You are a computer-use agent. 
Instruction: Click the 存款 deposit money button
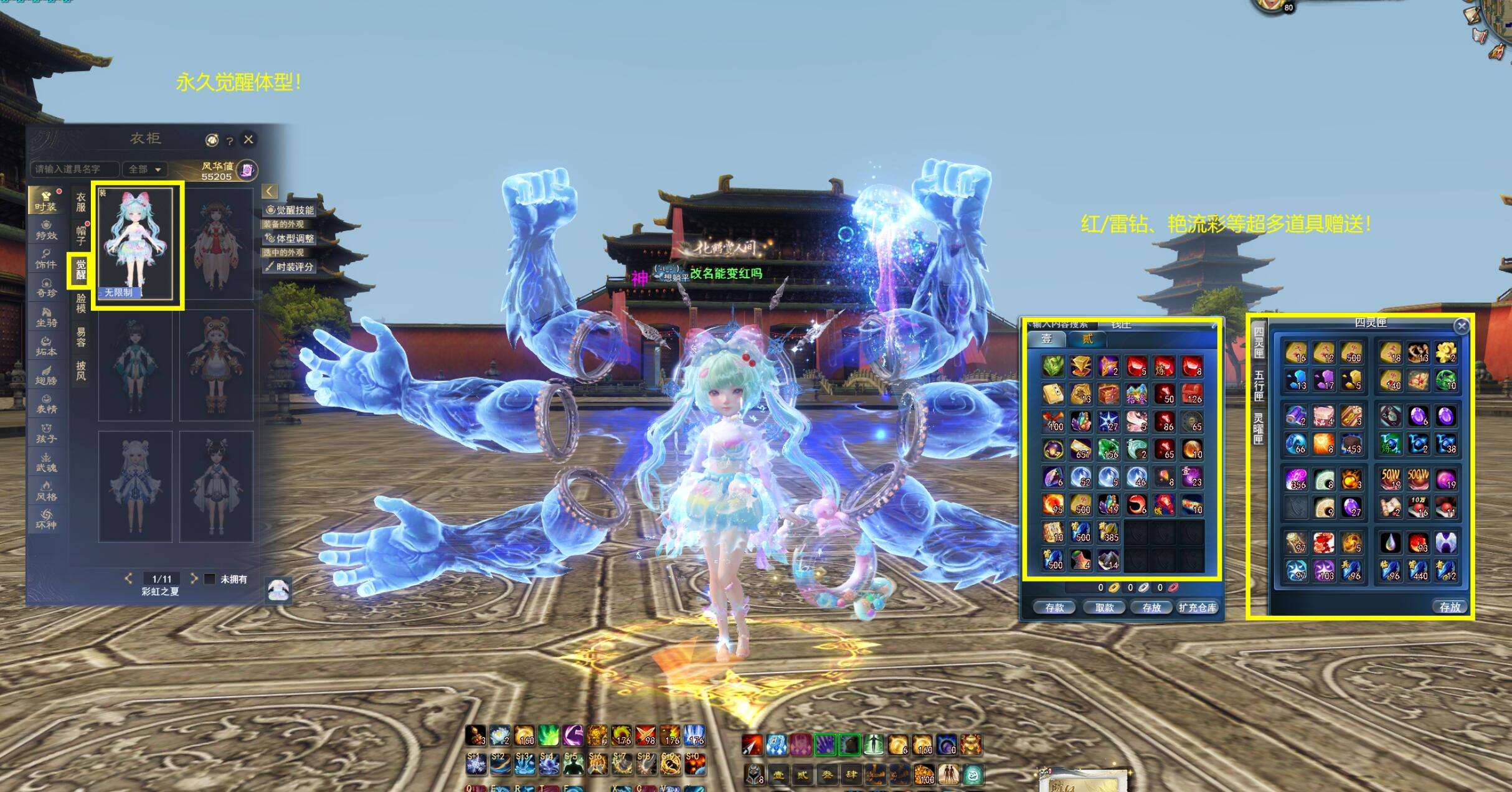click(x=1054, y=608)
